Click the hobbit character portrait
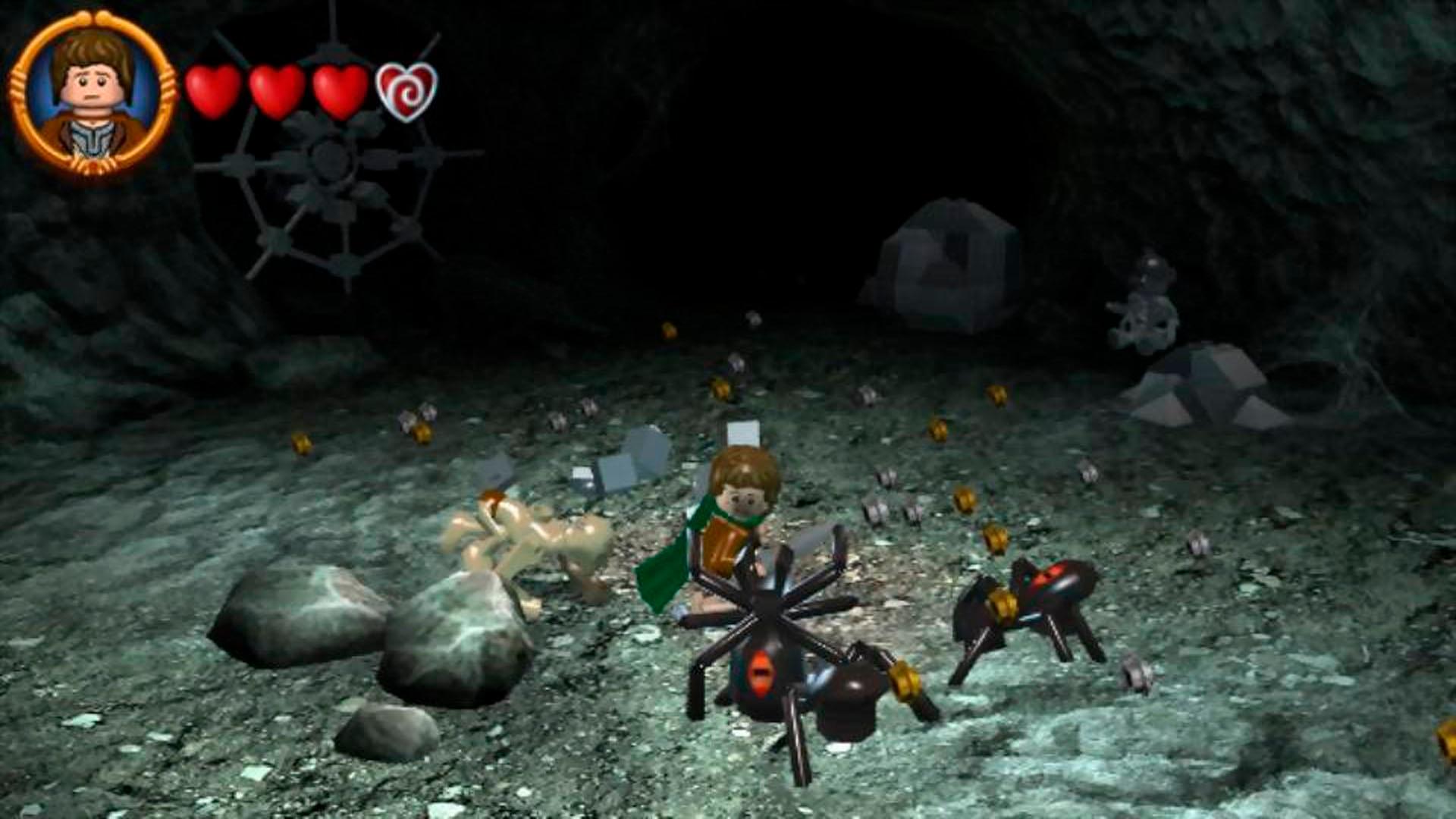The width and height of the screenshot is (1456, 819). pyautogui.click(x=93, y=93)
